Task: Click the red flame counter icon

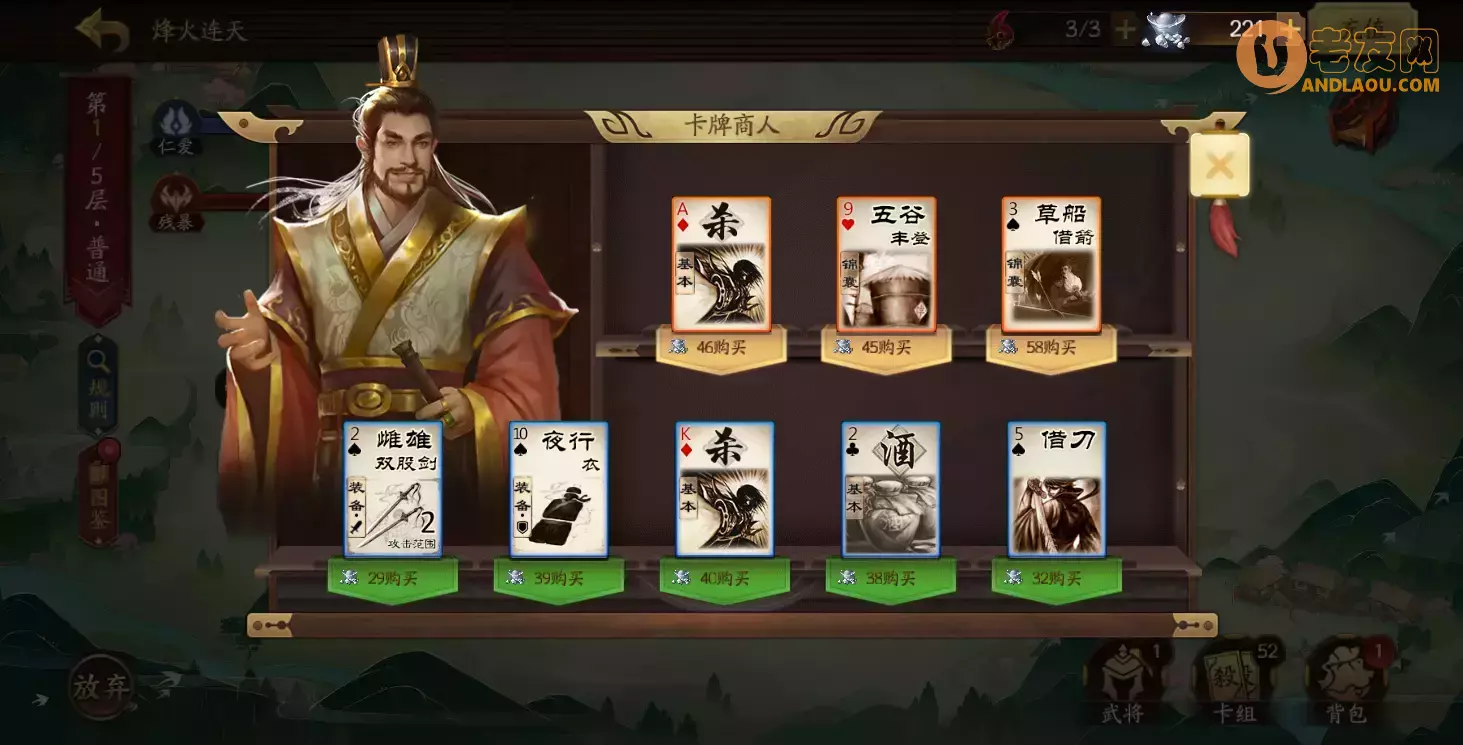Action: point(999,31)
